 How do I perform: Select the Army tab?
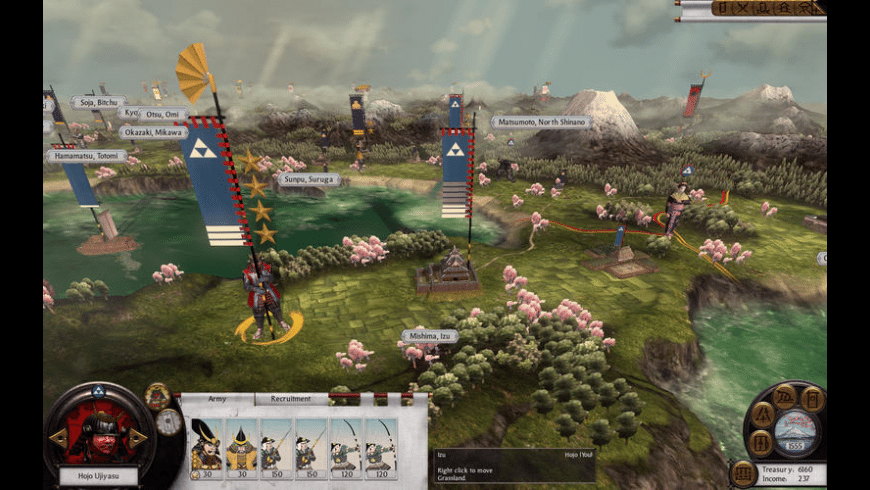[x=216, y=399]
